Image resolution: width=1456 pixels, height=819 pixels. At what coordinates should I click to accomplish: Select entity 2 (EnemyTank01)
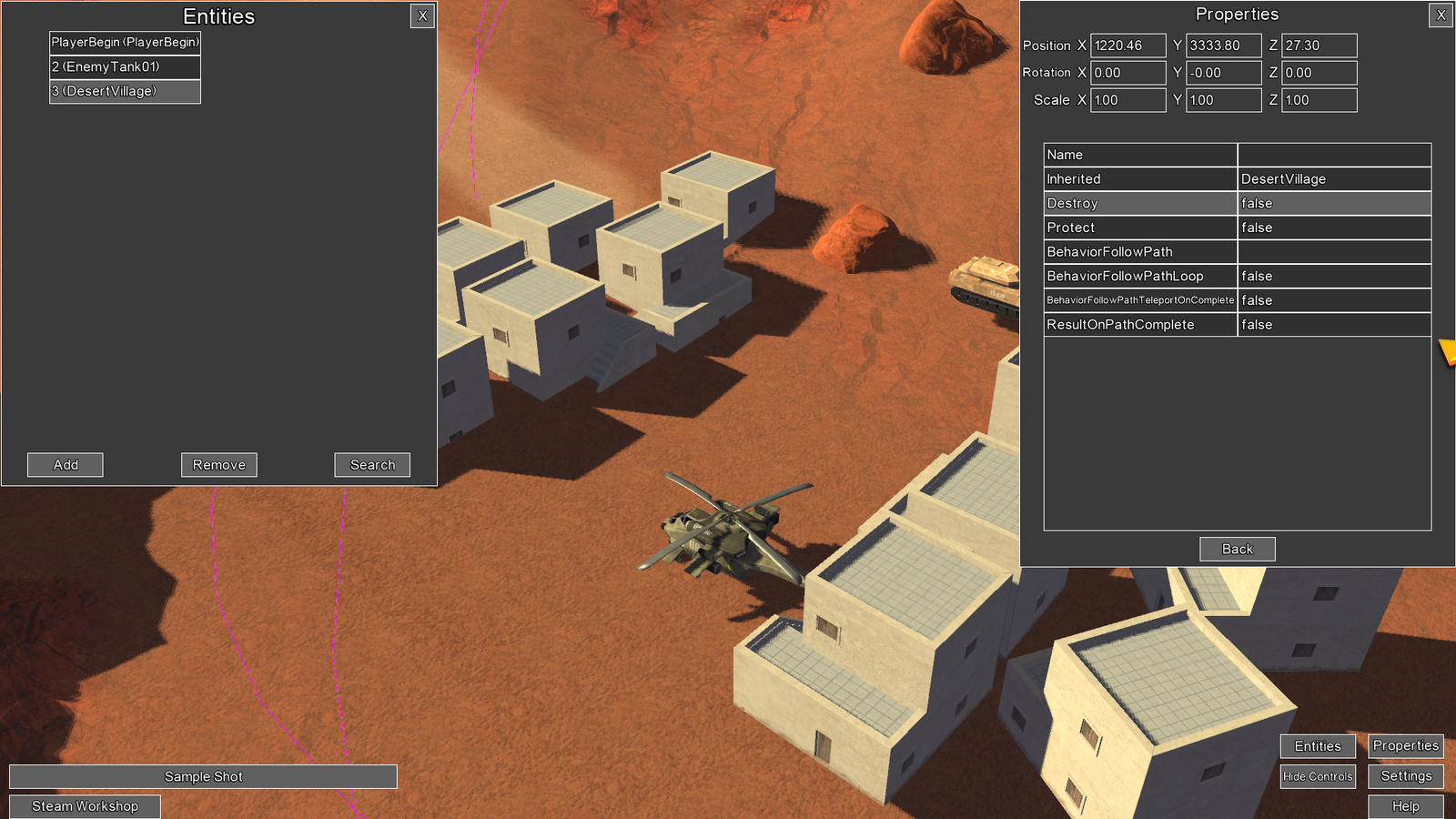pyautogui.click(x=124, y=66)
